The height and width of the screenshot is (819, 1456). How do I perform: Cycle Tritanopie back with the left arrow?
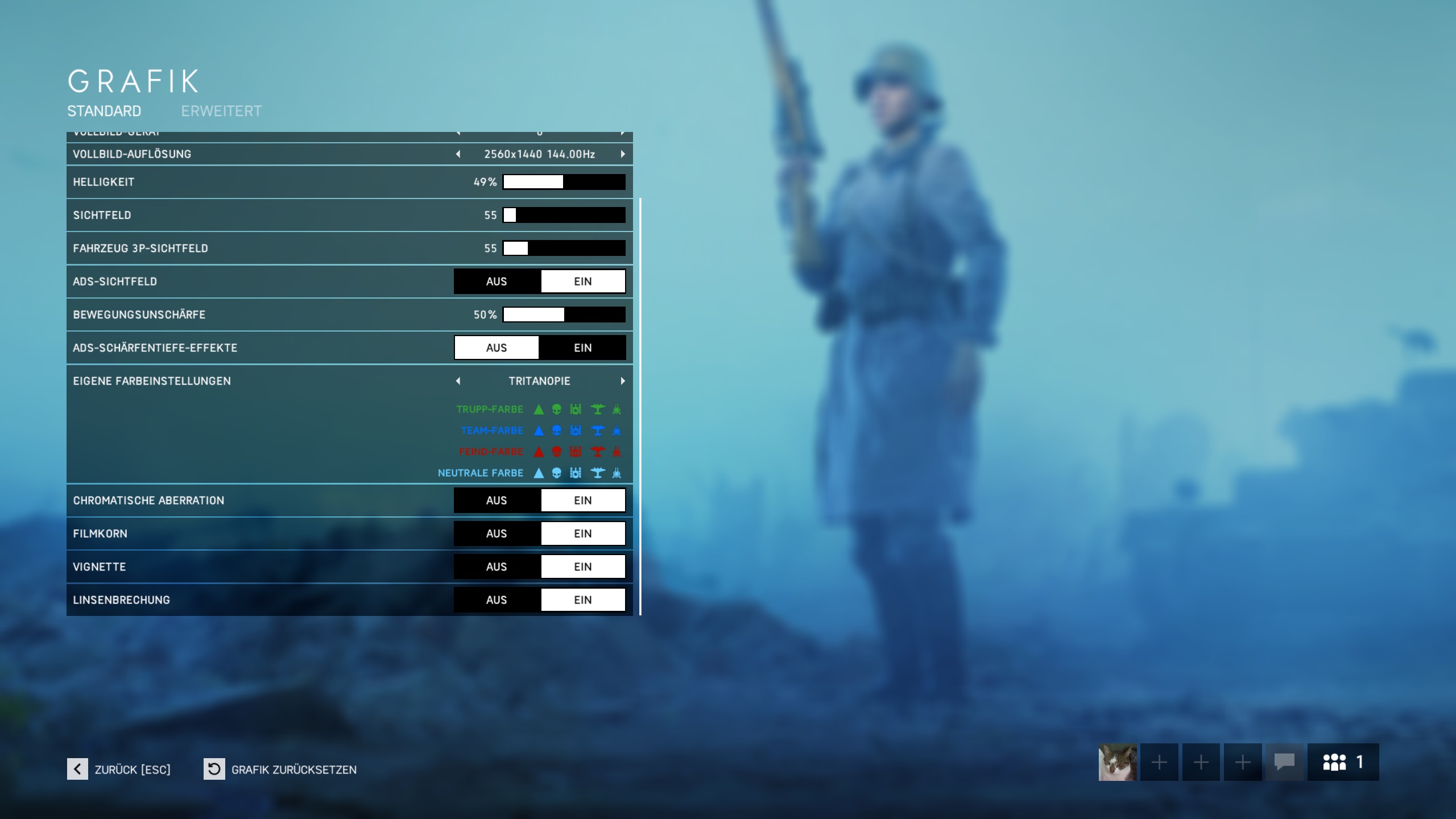click(x=458, y=381)
